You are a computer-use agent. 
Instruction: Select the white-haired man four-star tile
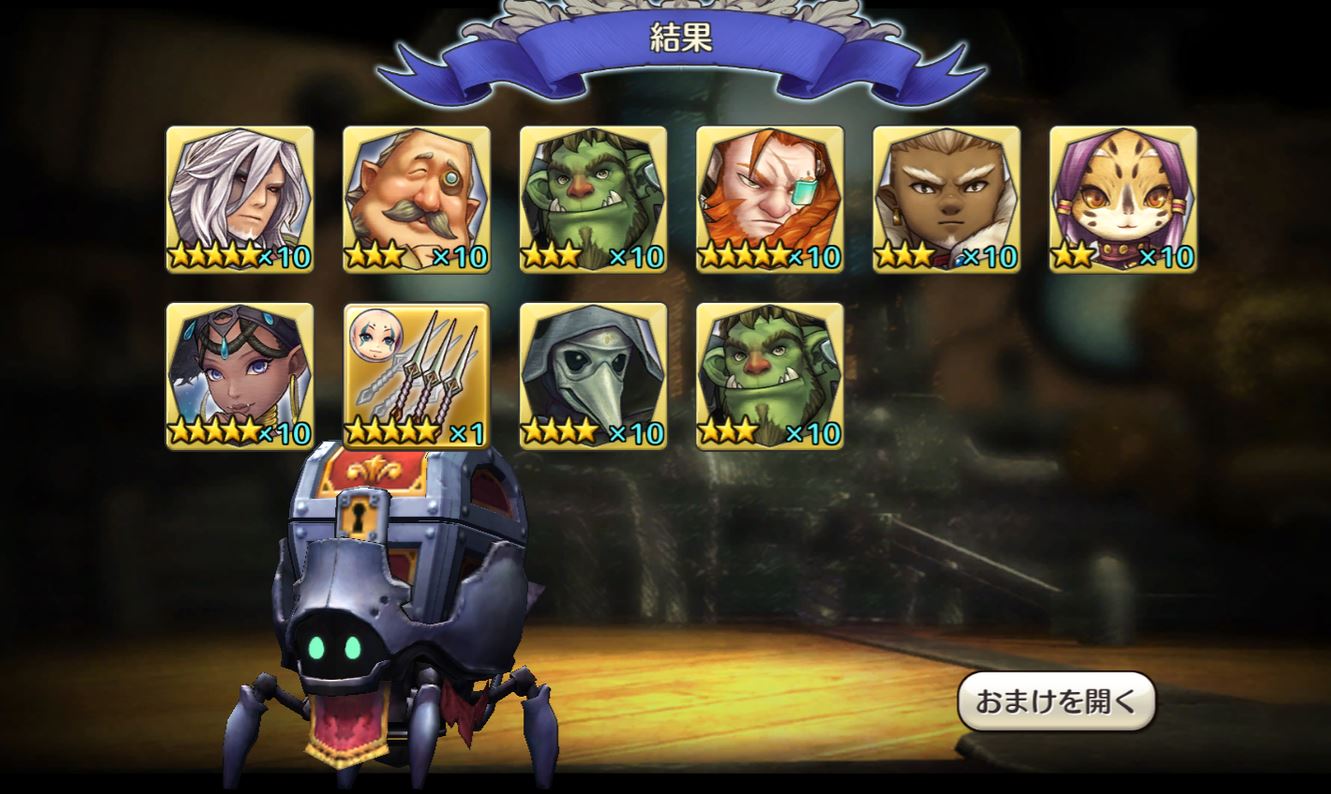coord(240,199)
